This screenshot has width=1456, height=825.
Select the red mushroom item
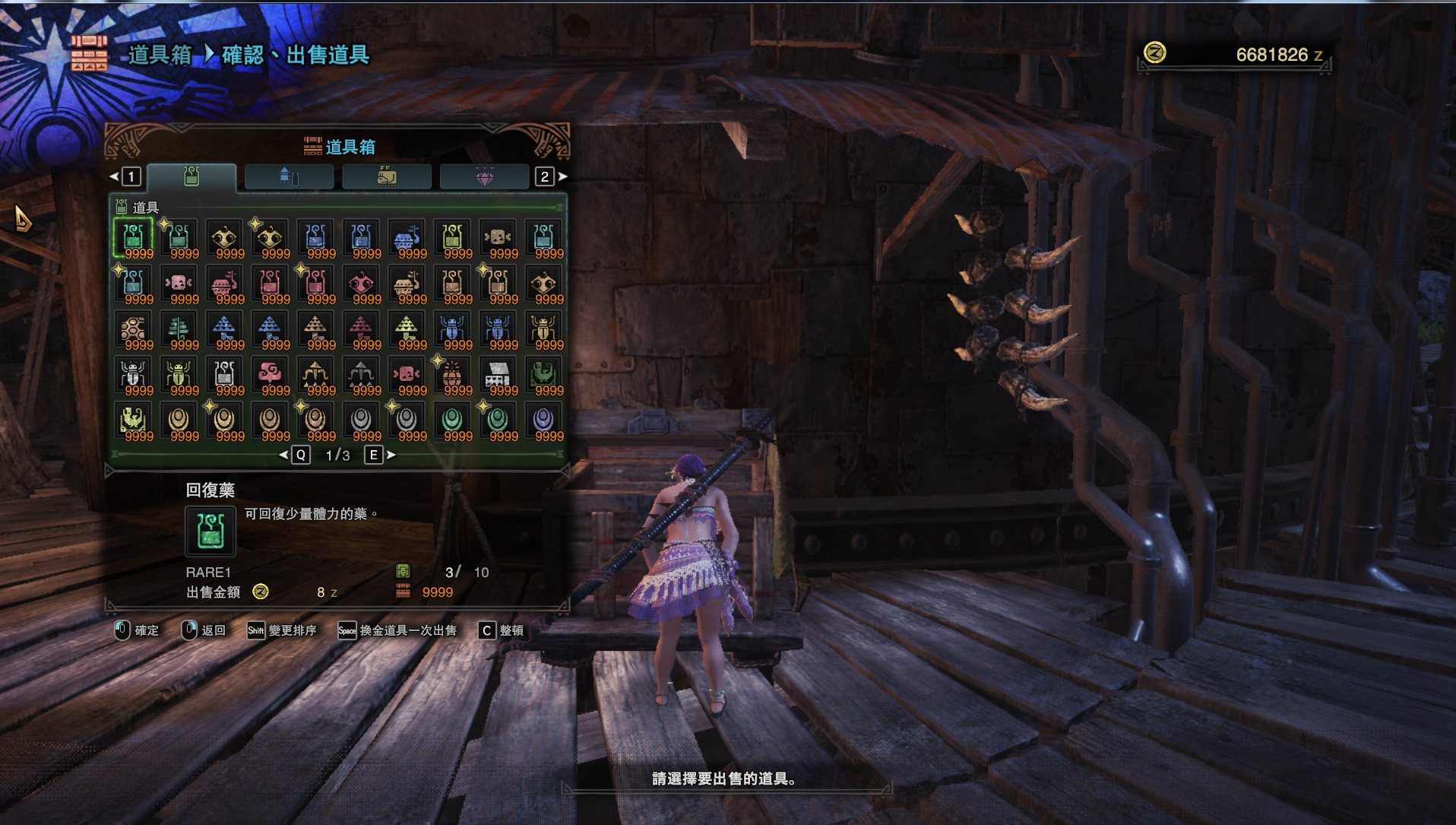click(362, 329)
